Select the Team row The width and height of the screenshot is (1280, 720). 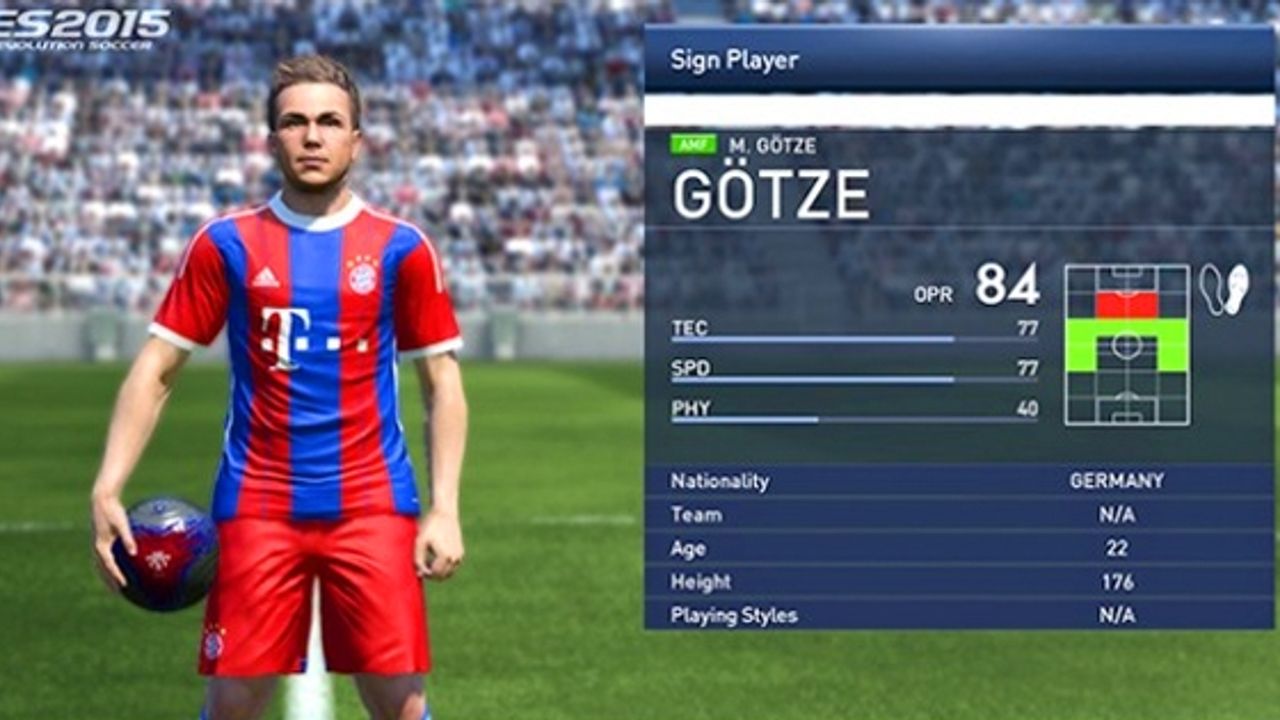pos(958,515)
